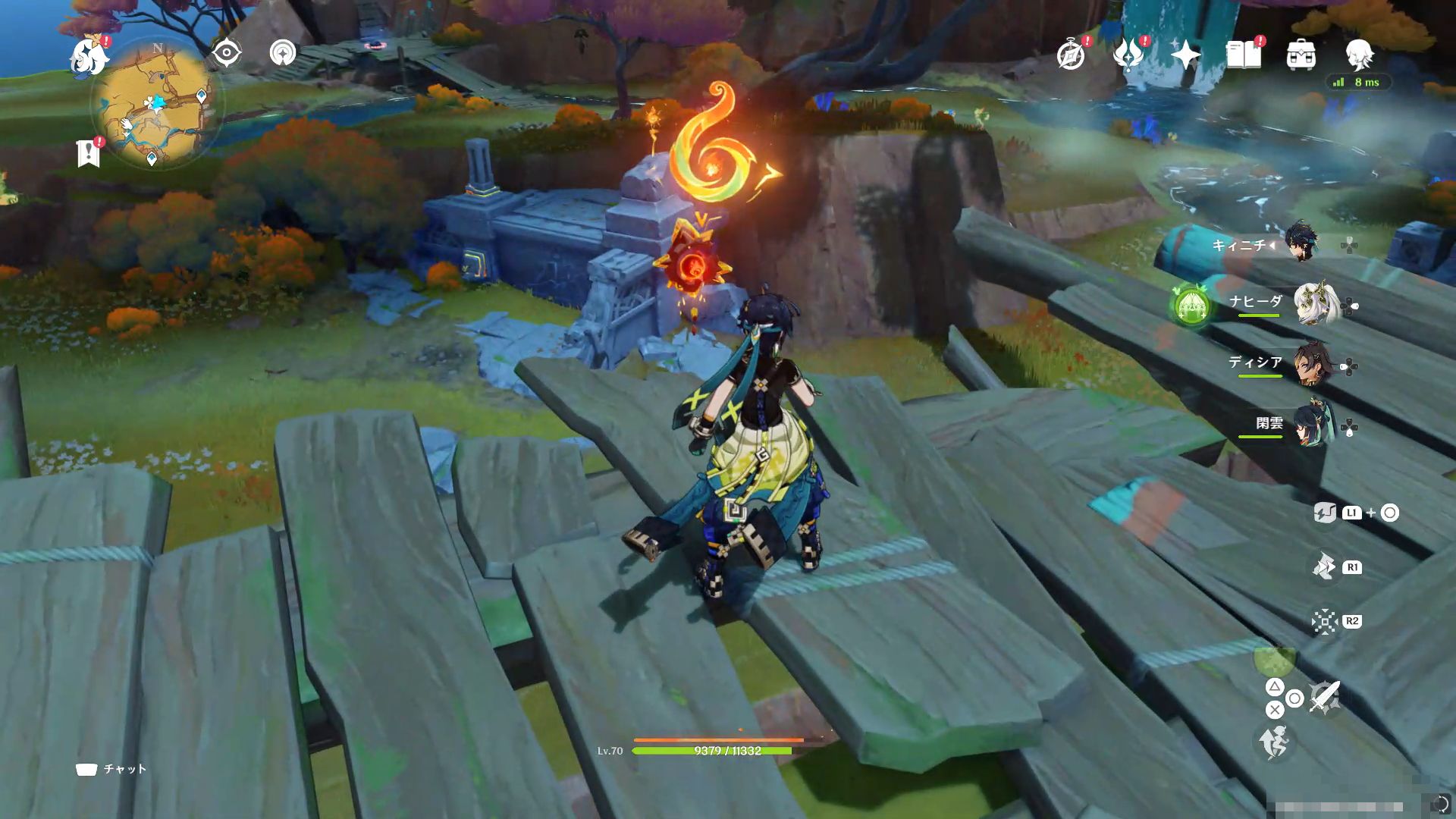Click the round signal icon beside the minimap
This screenshot has width=1456, height=819.
pyautogui.click(x=283, y=53)
